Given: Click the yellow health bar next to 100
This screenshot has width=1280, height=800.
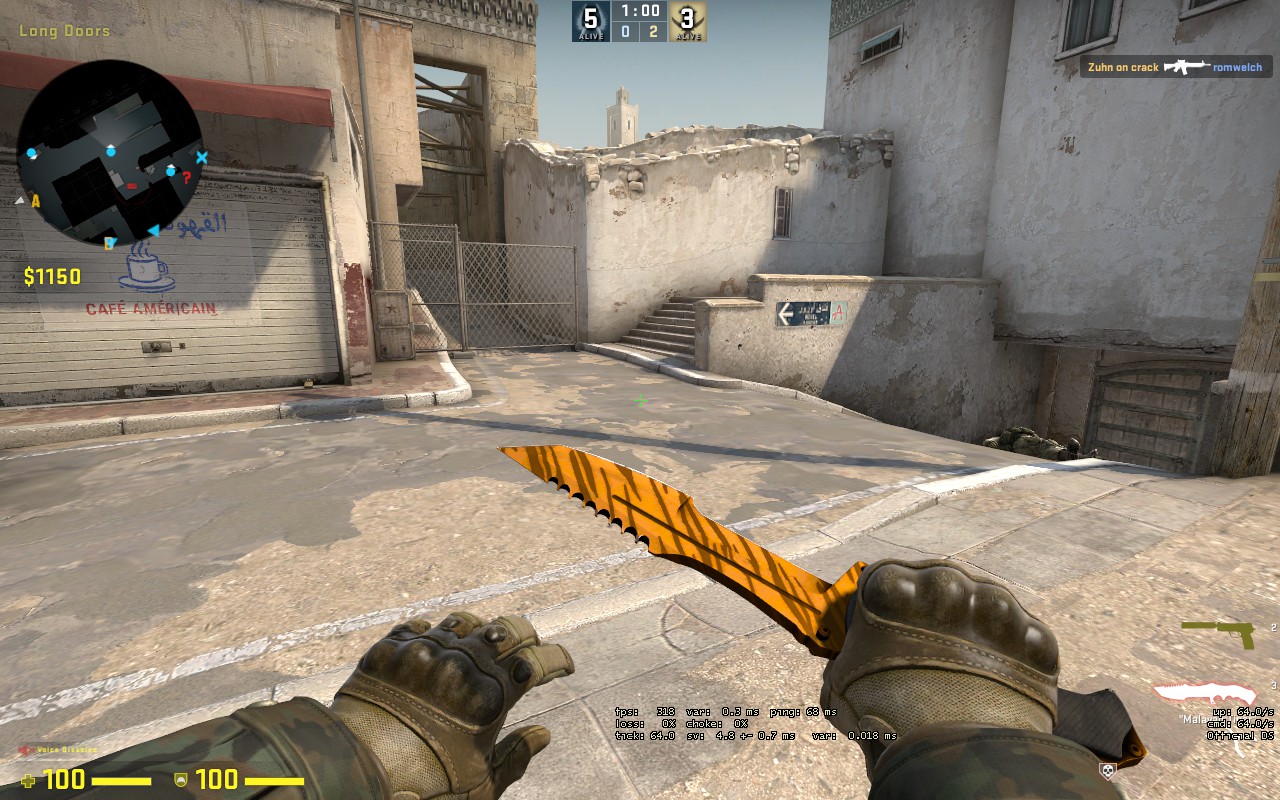Looking at the screenshot, I should 122,781.
